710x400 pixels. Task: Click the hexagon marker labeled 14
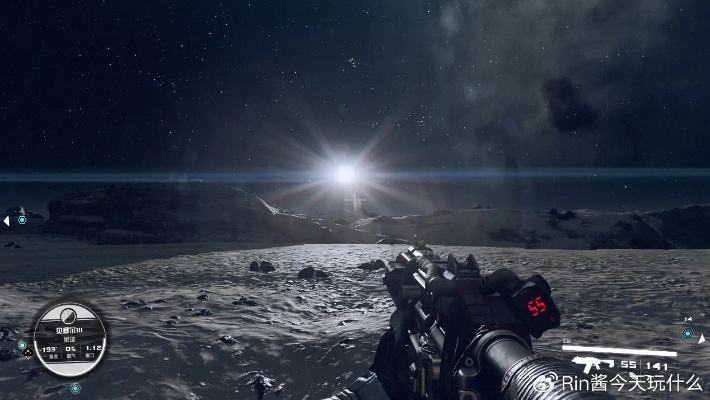(x=688, y=334)
